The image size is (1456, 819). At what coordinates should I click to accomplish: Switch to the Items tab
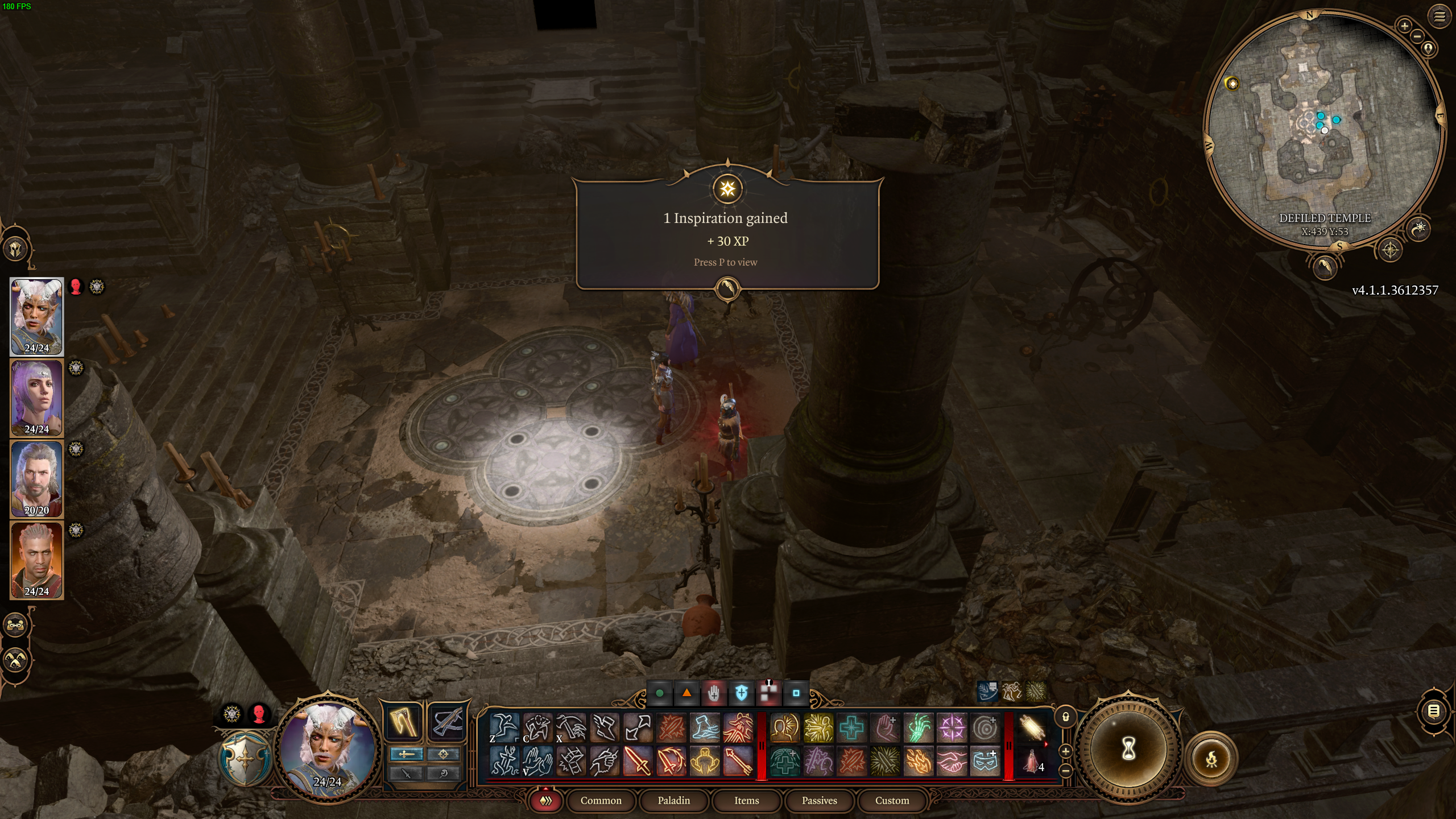click(746, 801)
